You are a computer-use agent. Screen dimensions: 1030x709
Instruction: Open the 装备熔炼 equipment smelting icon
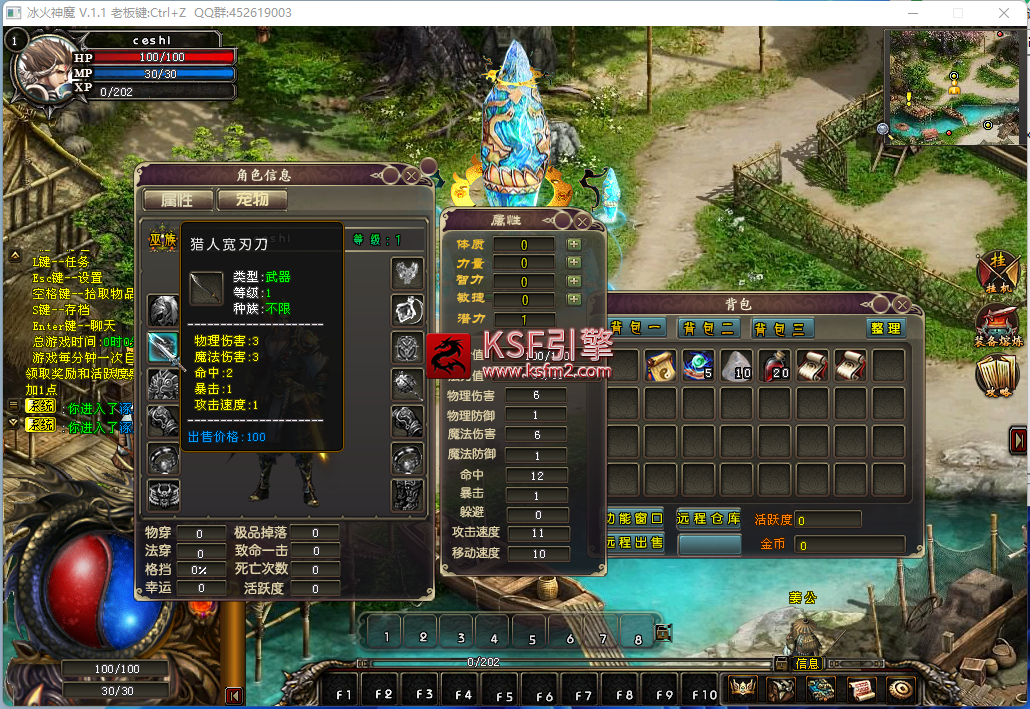(x=997, y=324)
